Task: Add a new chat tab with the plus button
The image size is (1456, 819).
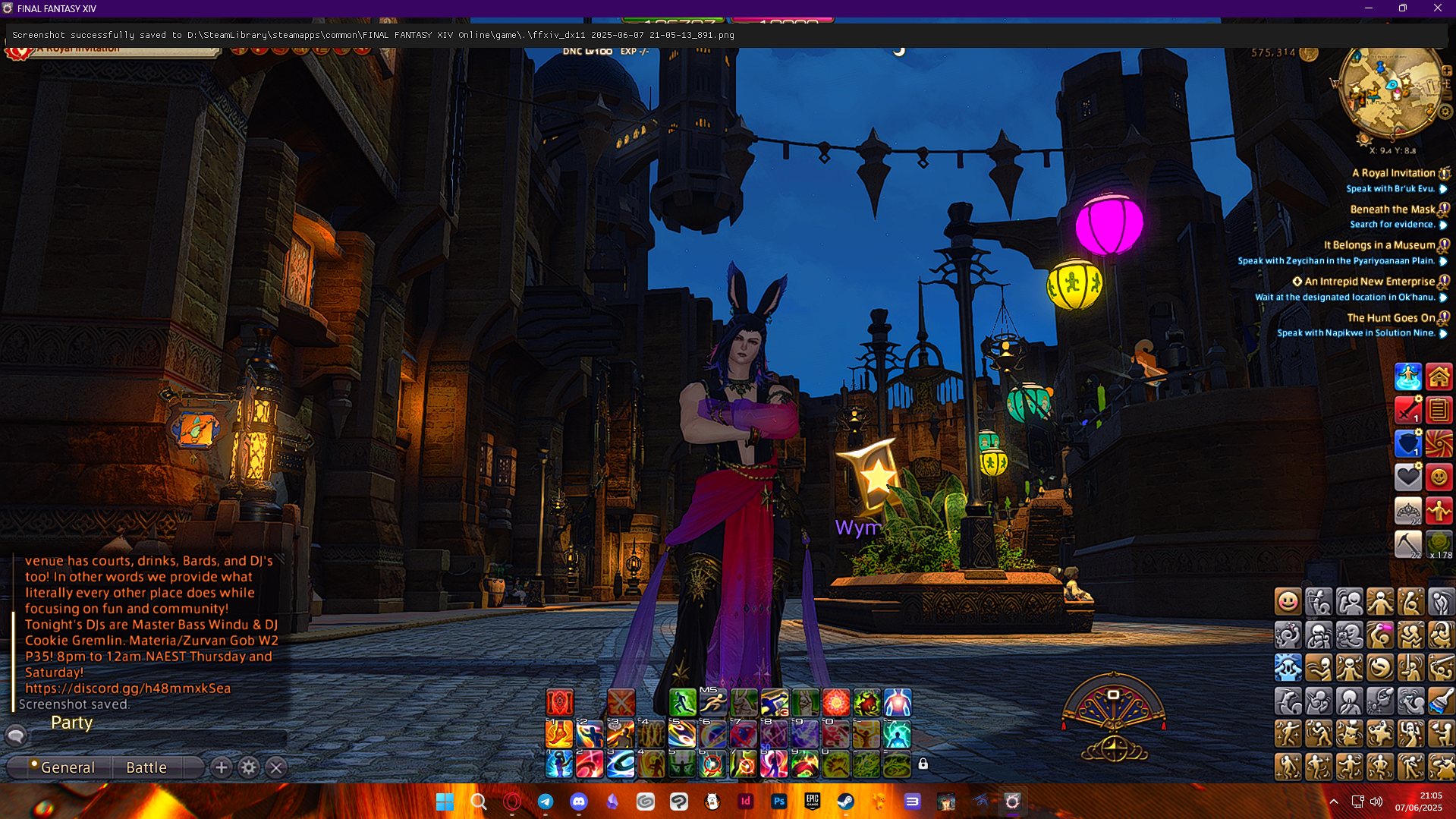Action: point(222,767)
